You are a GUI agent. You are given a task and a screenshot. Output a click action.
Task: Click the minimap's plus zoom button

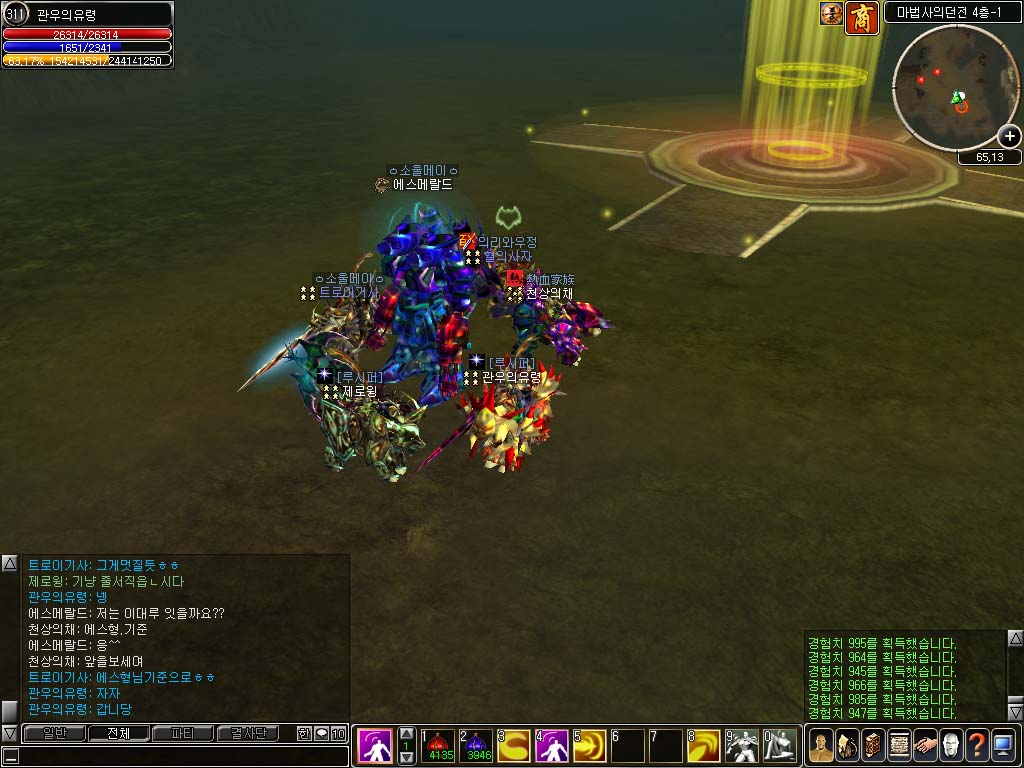point(1010,137)
